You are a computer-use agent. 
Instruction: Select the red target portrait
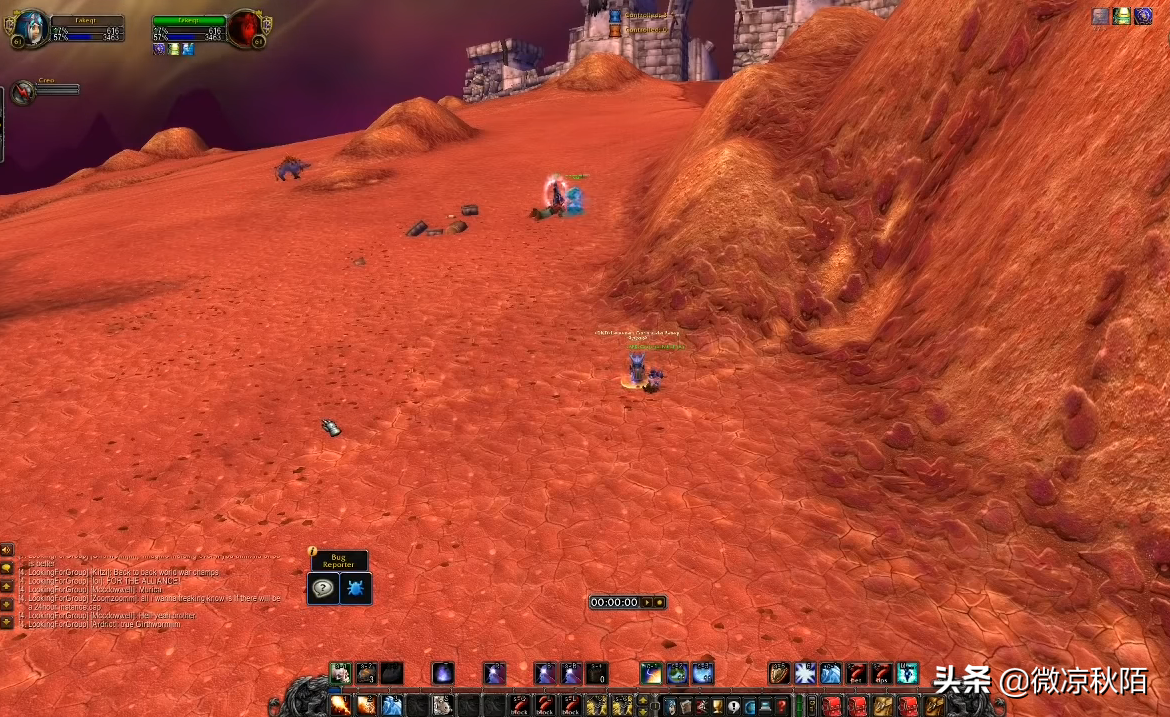[244, 29]
